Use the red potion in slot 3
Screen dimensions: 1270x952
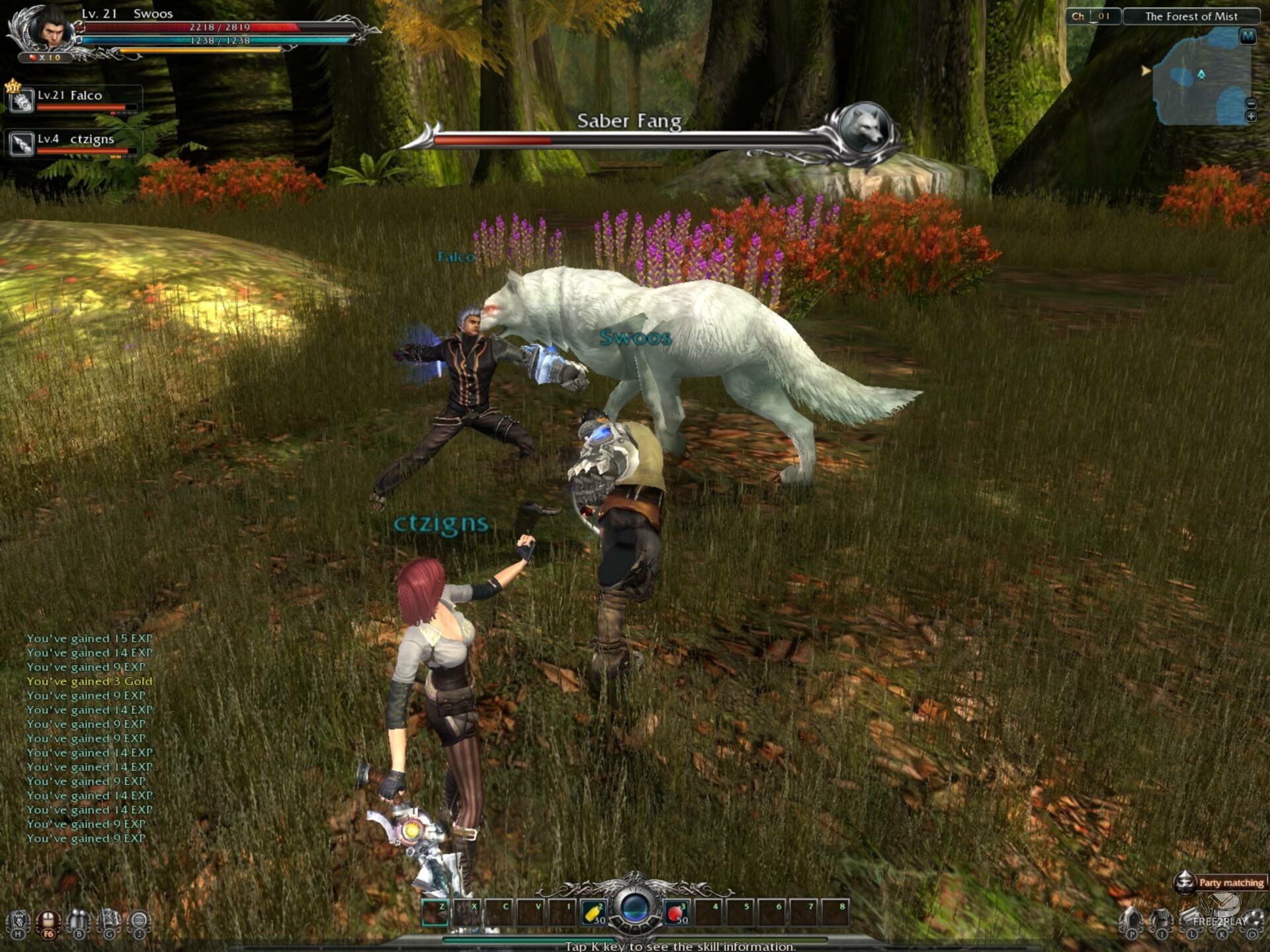point(676,913)
